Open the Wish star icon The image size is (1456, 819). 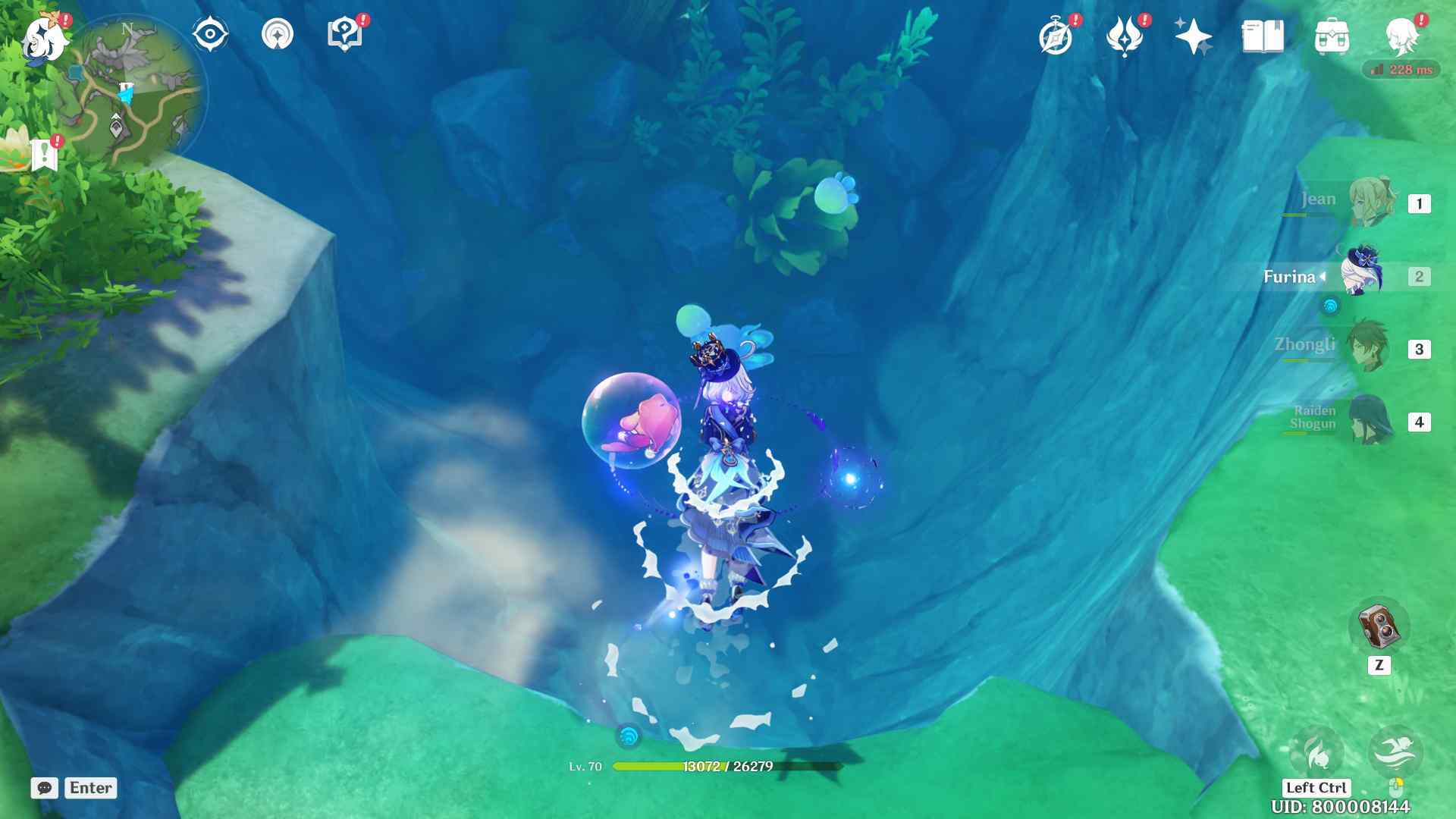click(1192, 36)
